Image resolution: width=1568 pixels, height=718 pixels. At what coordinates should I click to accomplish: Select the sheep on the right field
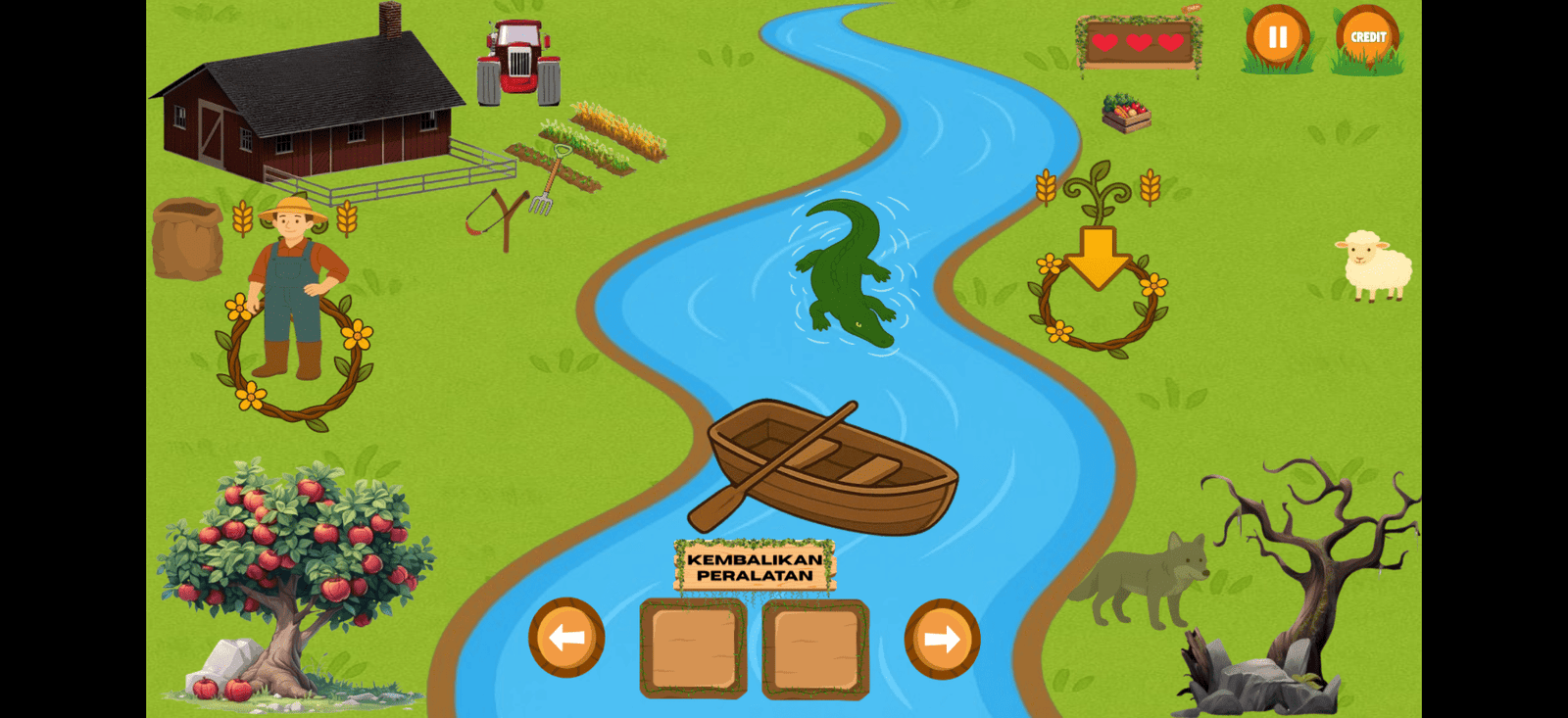1371,264
